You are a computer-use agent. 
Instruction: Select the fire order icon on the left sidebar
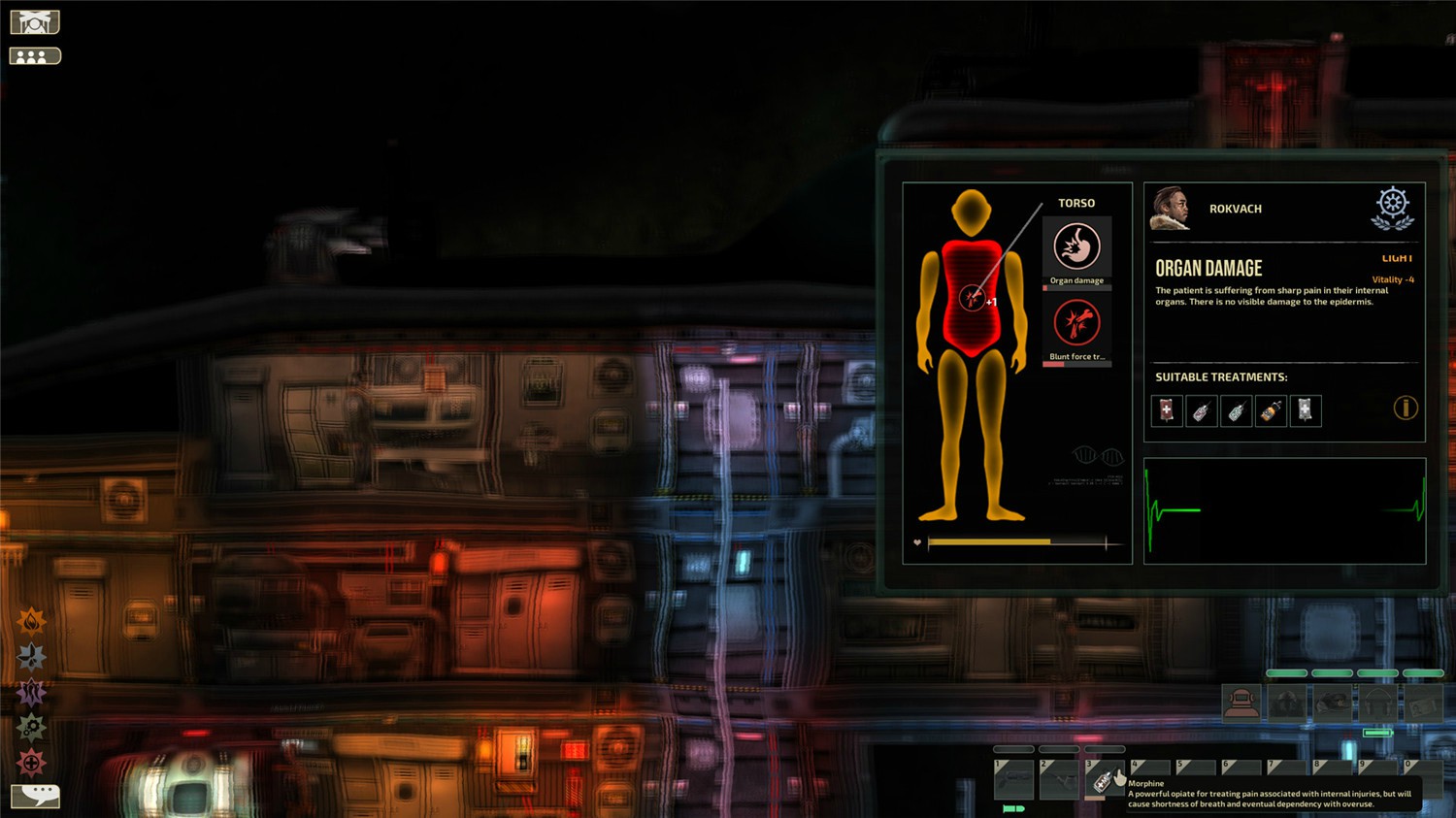pos(32,622)
